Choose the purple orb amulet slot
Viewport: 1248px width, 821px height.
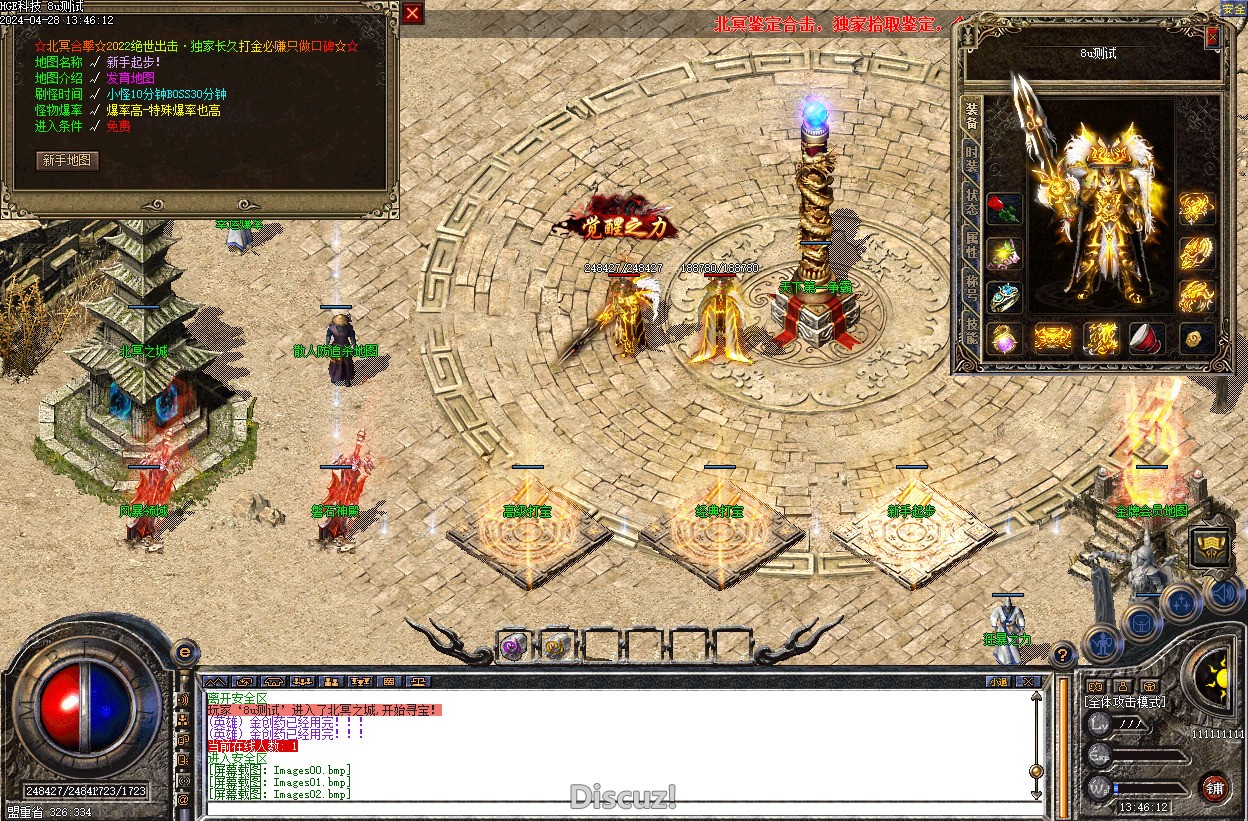pos(1004,339)
